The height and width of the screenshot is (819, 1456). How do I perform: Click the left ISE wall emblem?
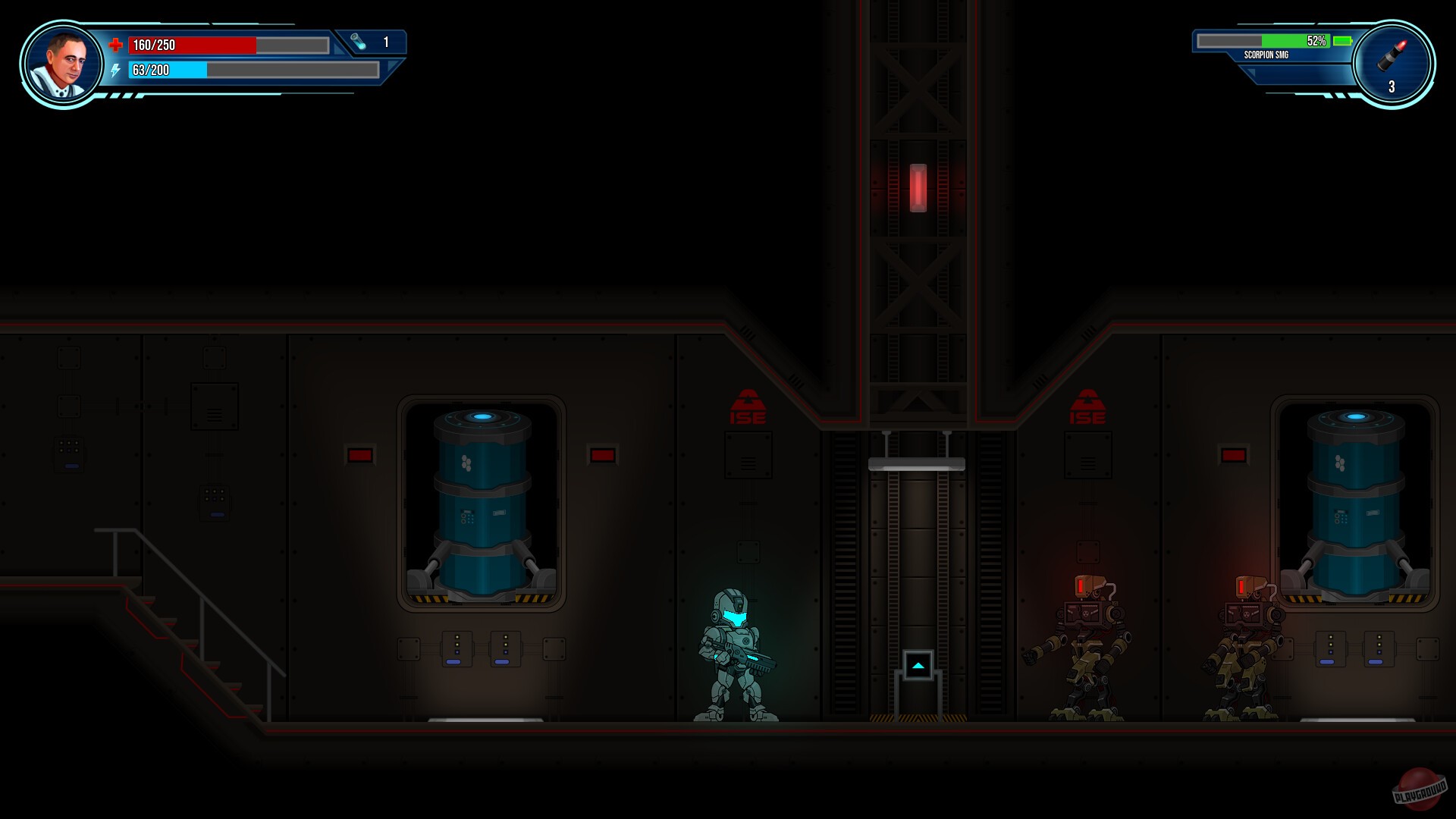pos(747,406)
